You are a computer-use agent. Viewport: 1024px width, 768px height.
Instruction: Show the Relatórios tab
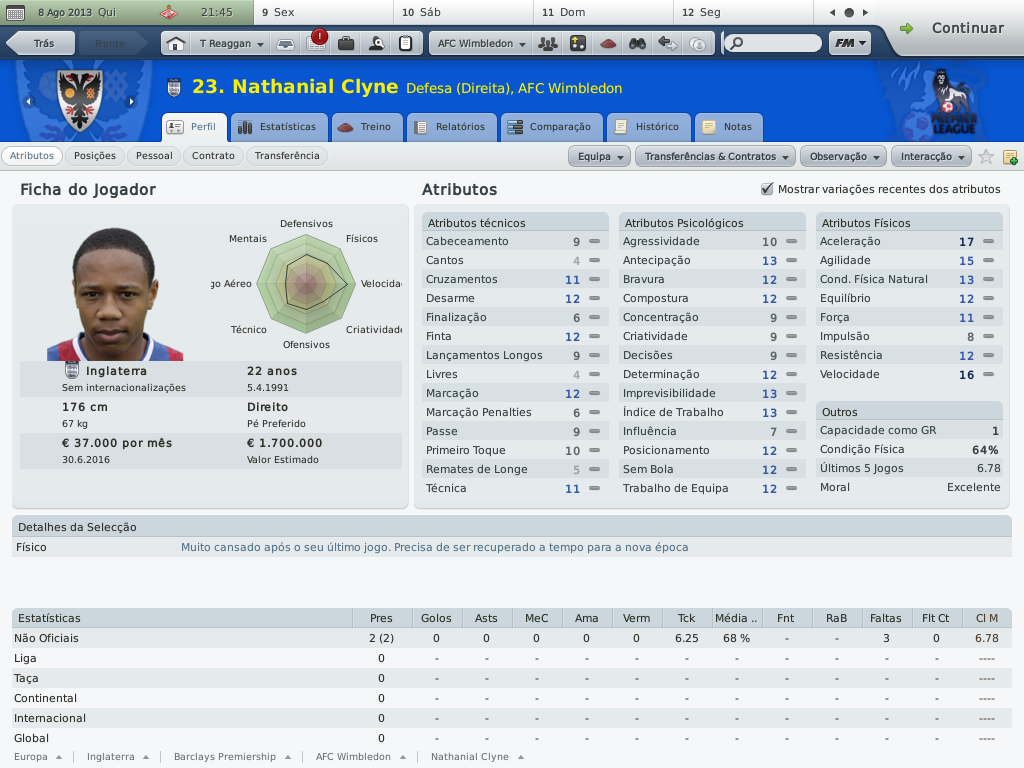(450, 127)
